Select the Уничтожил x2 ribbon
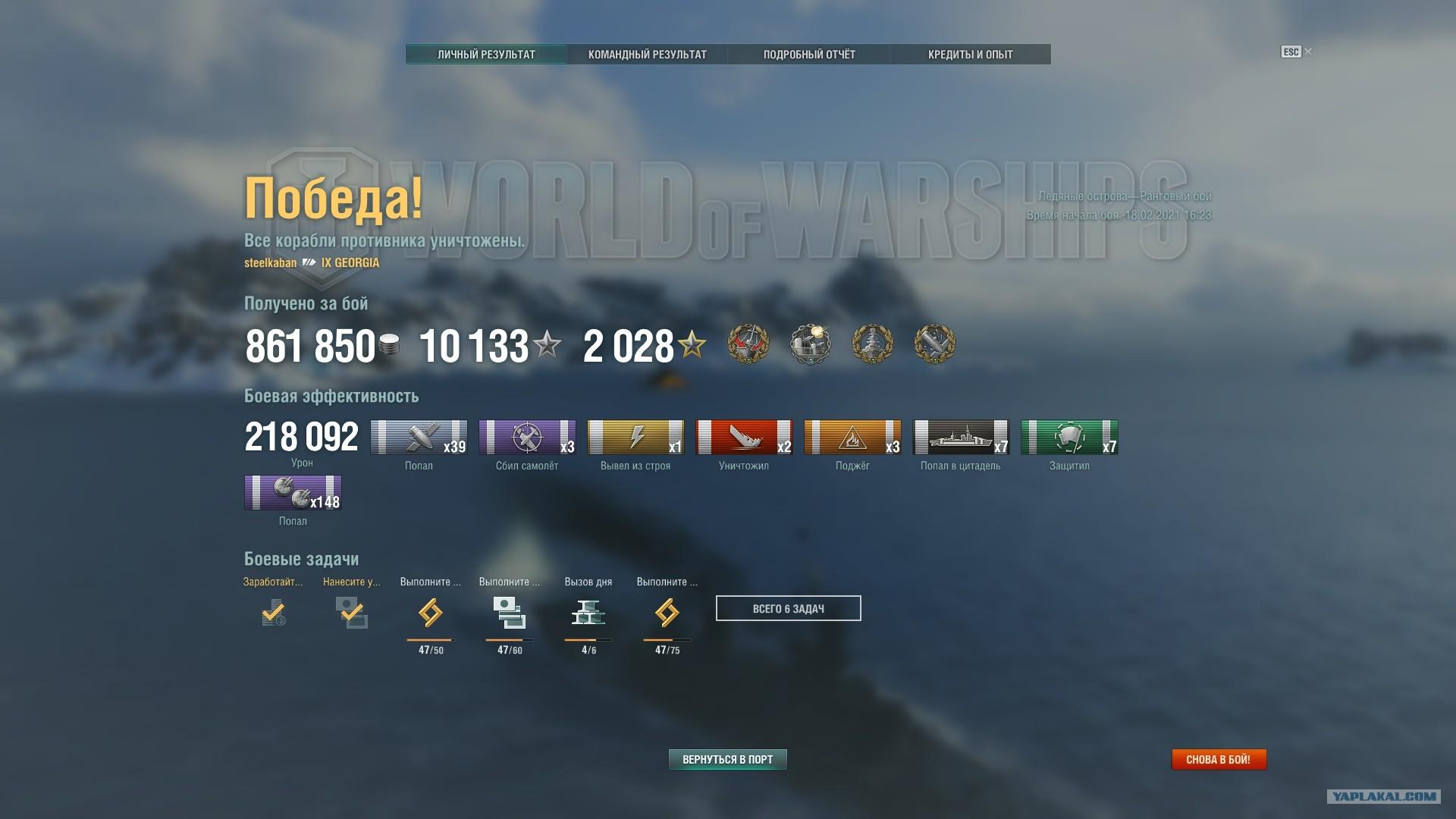 [x=744, y=438]
